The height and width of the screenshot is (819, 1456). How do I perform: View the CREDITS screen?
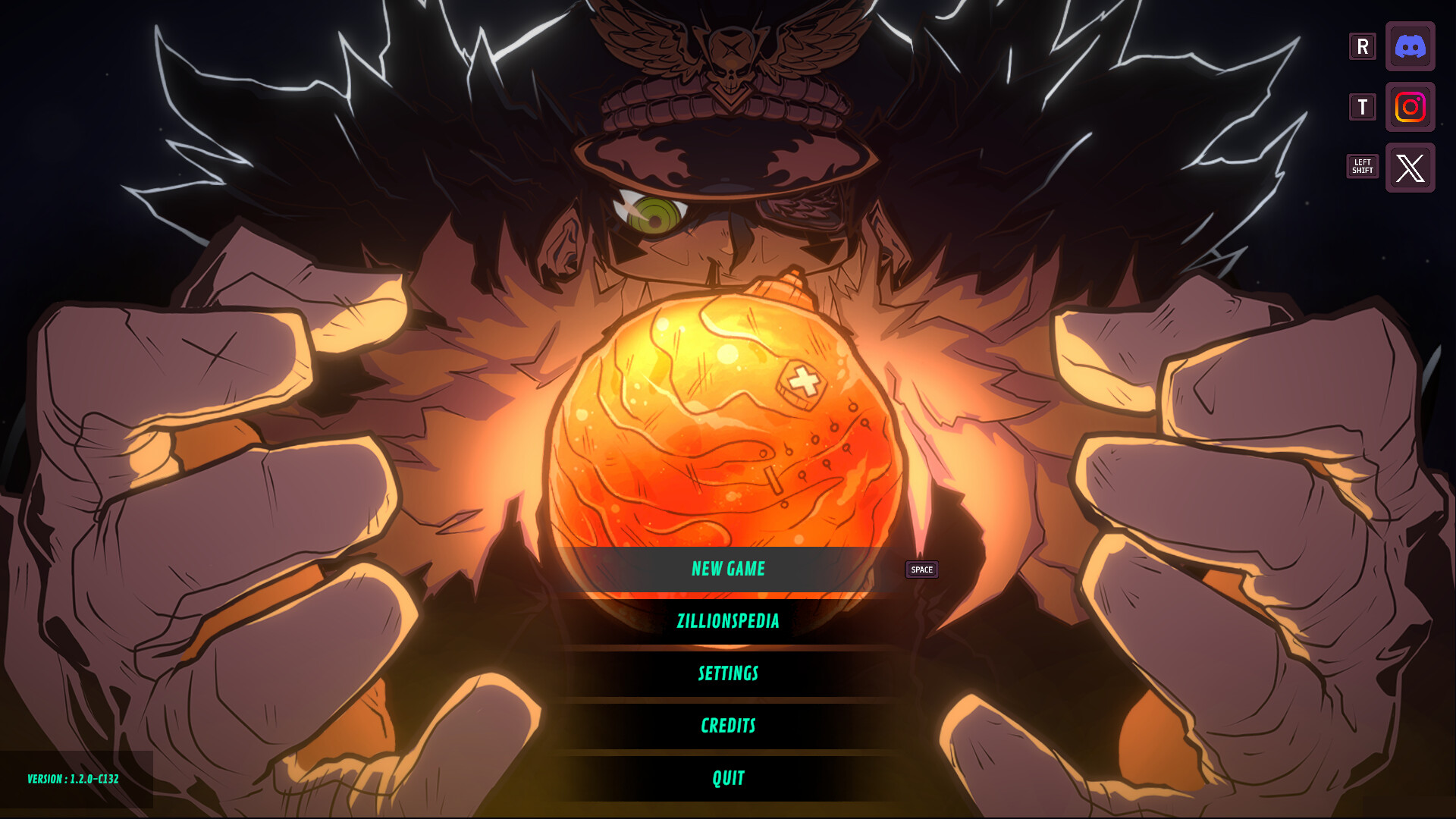coord(728,726)
